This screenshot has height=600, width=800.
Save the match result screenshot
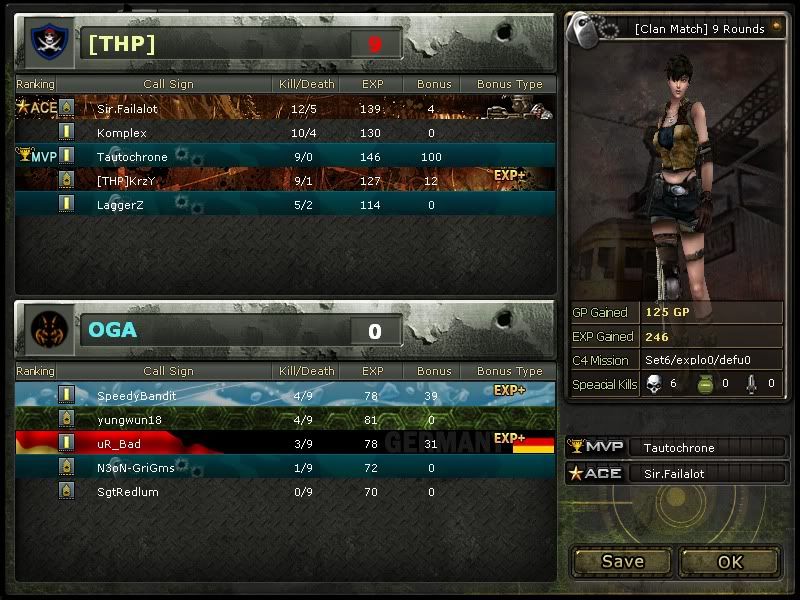point(622,561)
